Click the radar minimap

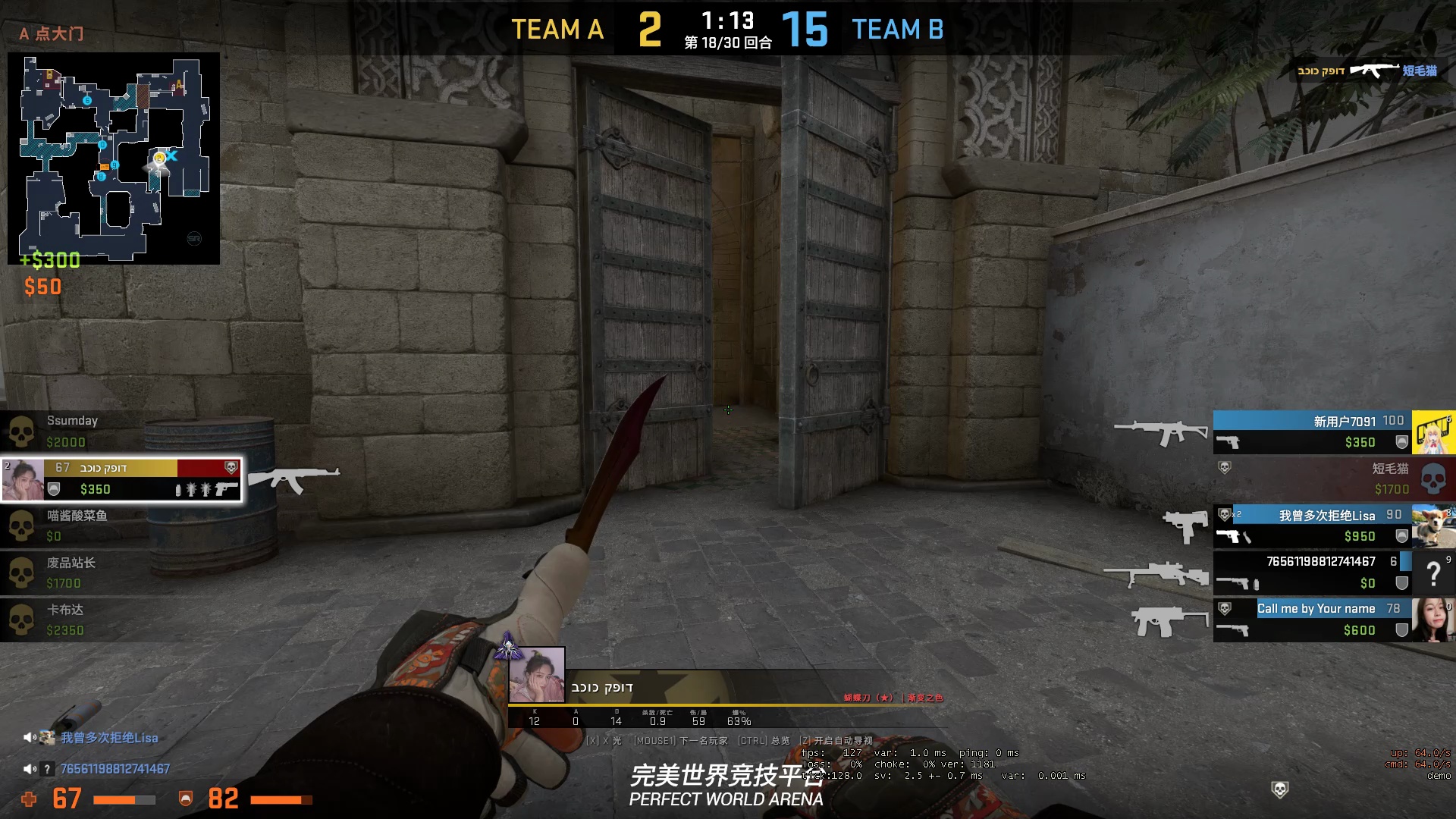click(114, 158)
